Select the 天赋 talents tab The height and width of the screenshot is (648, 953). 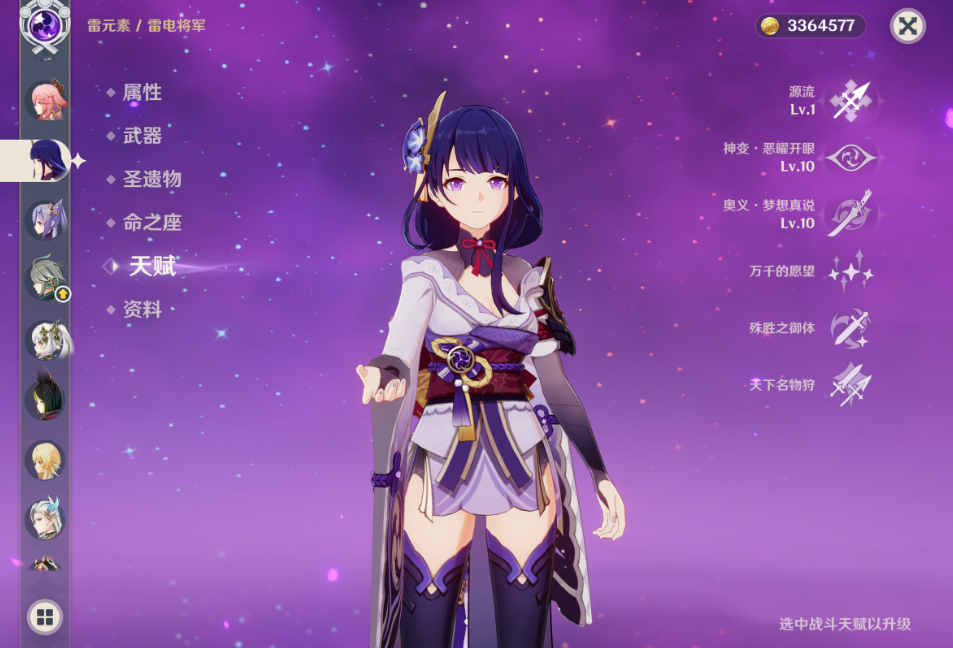coord(151,266)
